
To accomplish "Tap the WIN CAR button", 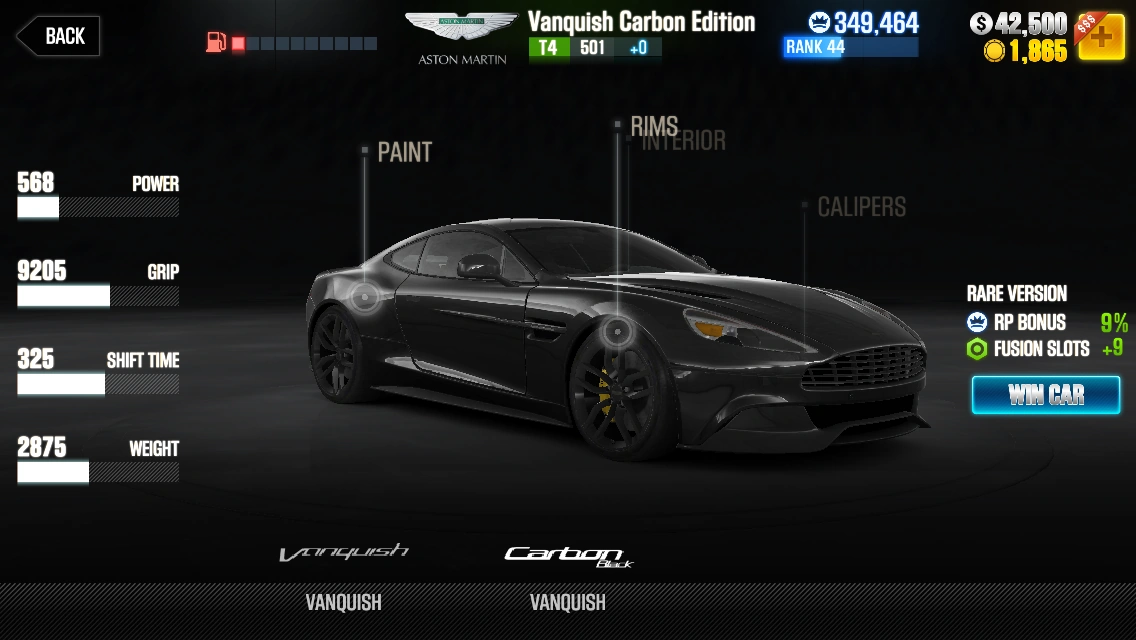I will [1045, 395].
